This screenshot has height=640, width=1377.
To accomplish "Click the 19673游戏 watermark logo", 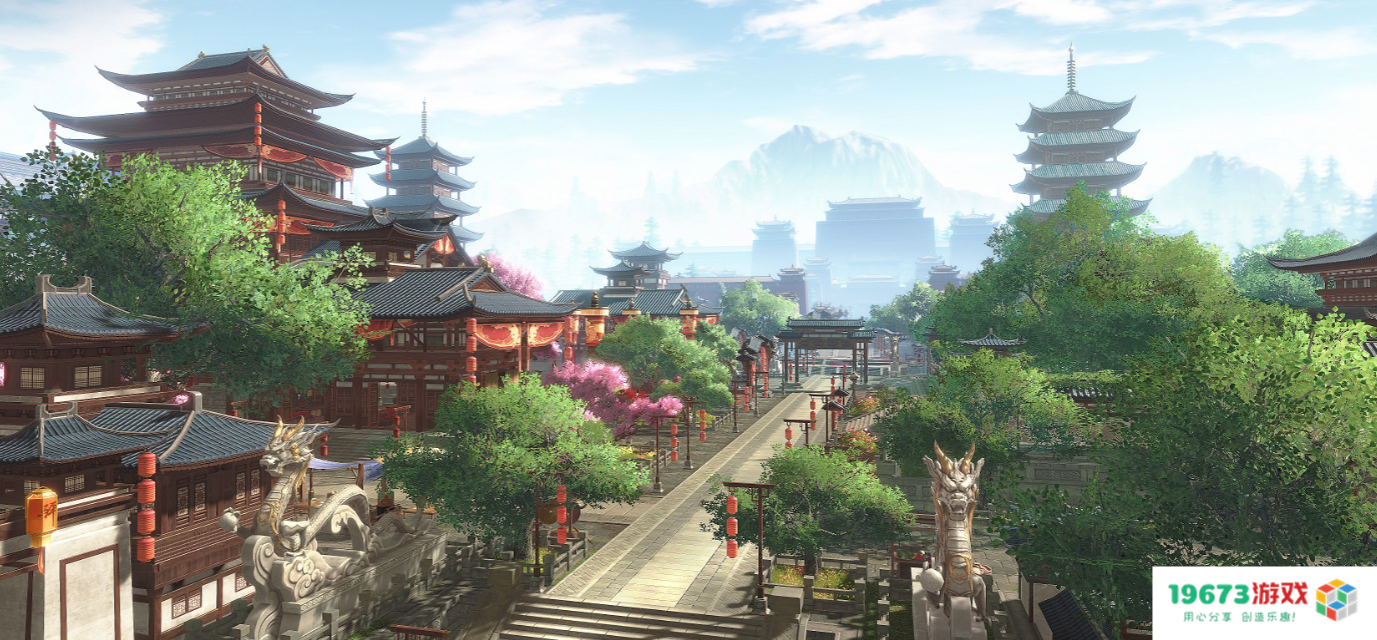I will [1262, 601].
